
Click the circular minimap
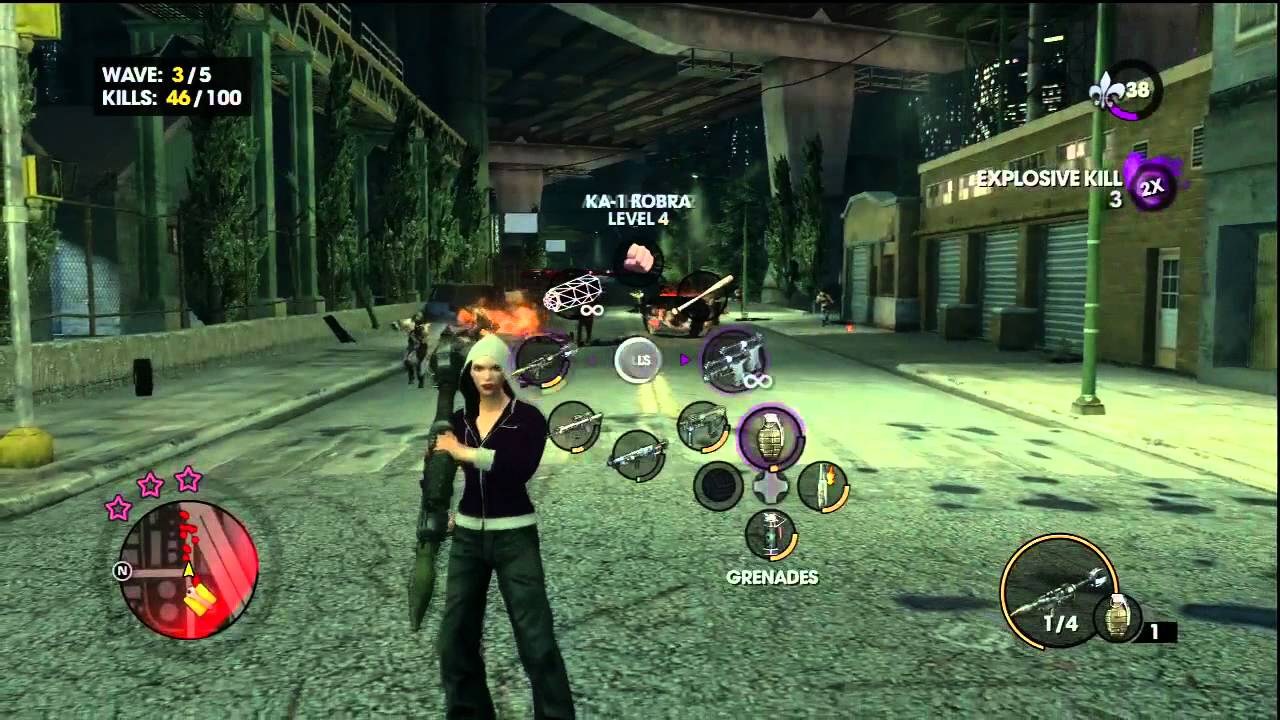pos(188,566)
